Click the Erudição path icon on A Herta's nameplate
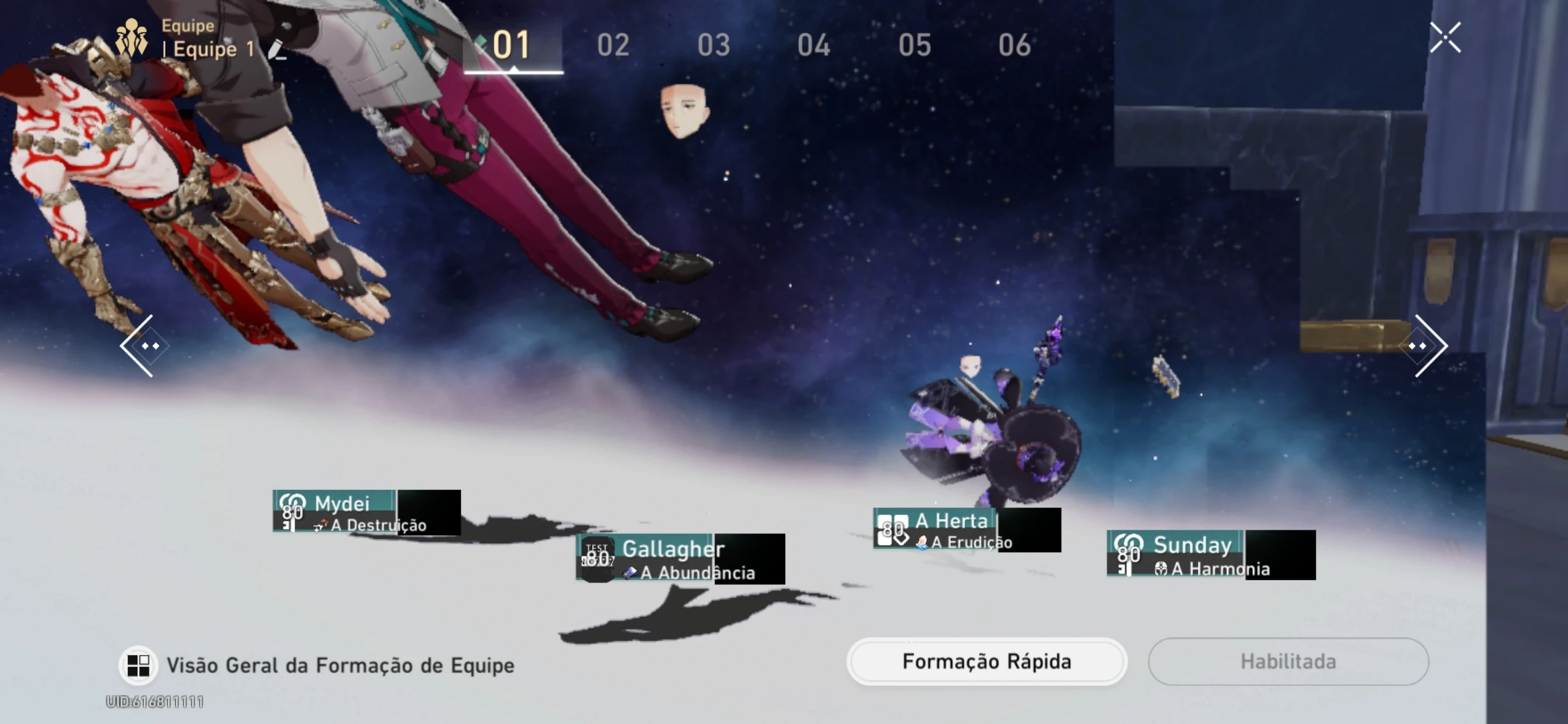 tap(923, 543)
